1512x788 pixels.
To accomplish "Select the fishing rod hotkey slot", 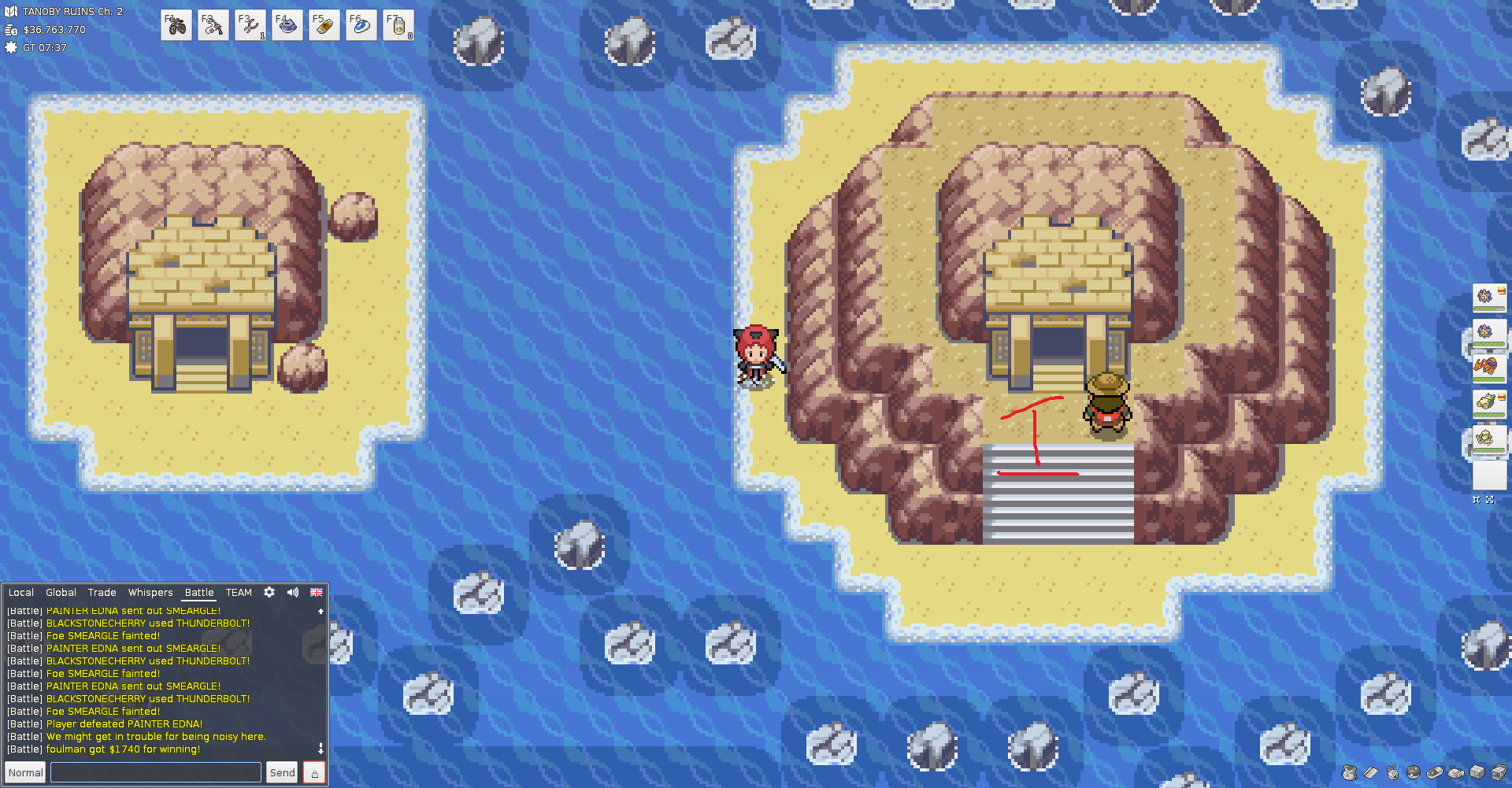I will click(x=213, y=25).
